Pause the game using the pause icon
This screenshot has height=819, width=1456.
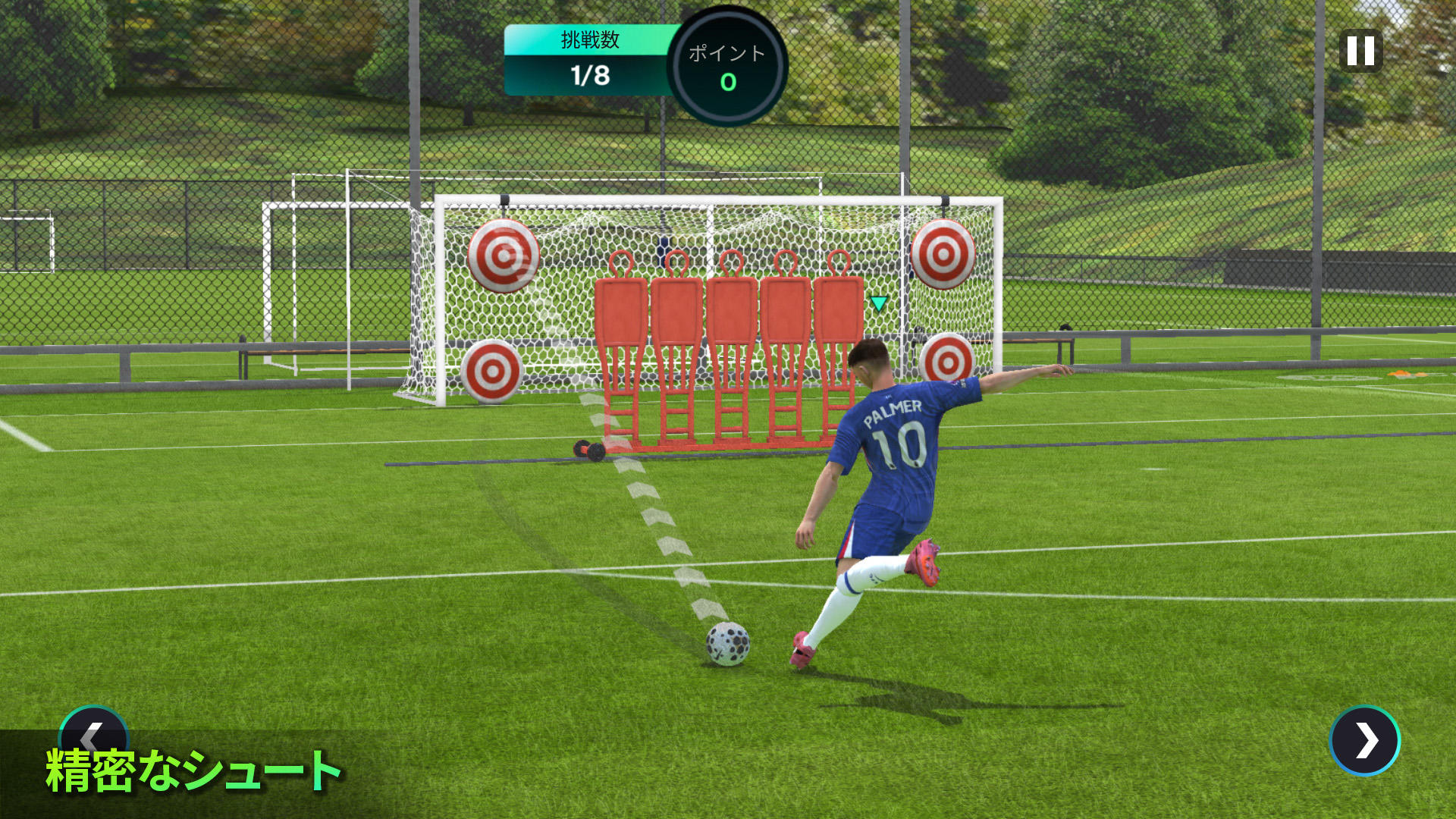point(1360,52)
